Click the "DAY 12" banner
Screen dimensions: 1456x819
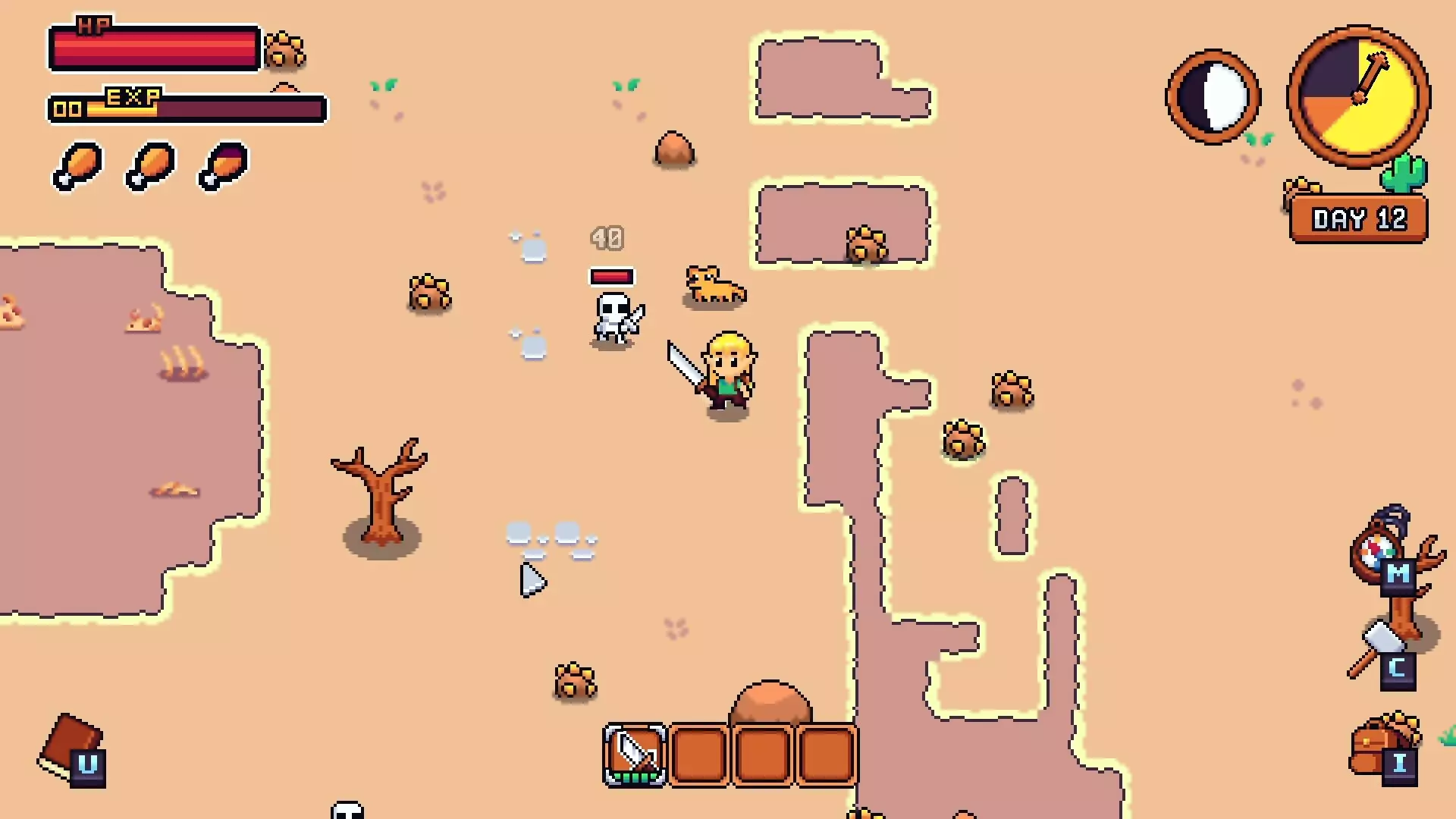[1357, 220]
